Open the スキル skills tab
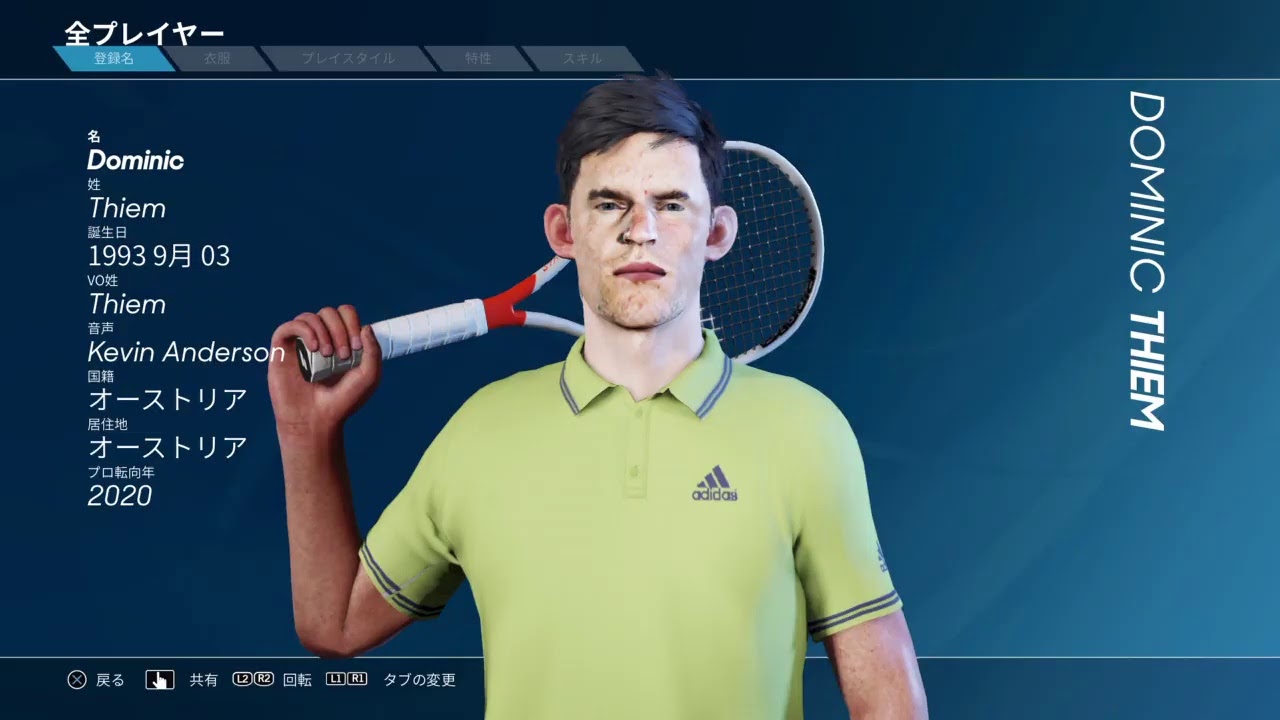Screen dimensions: 1280x720 coord(581,59)
